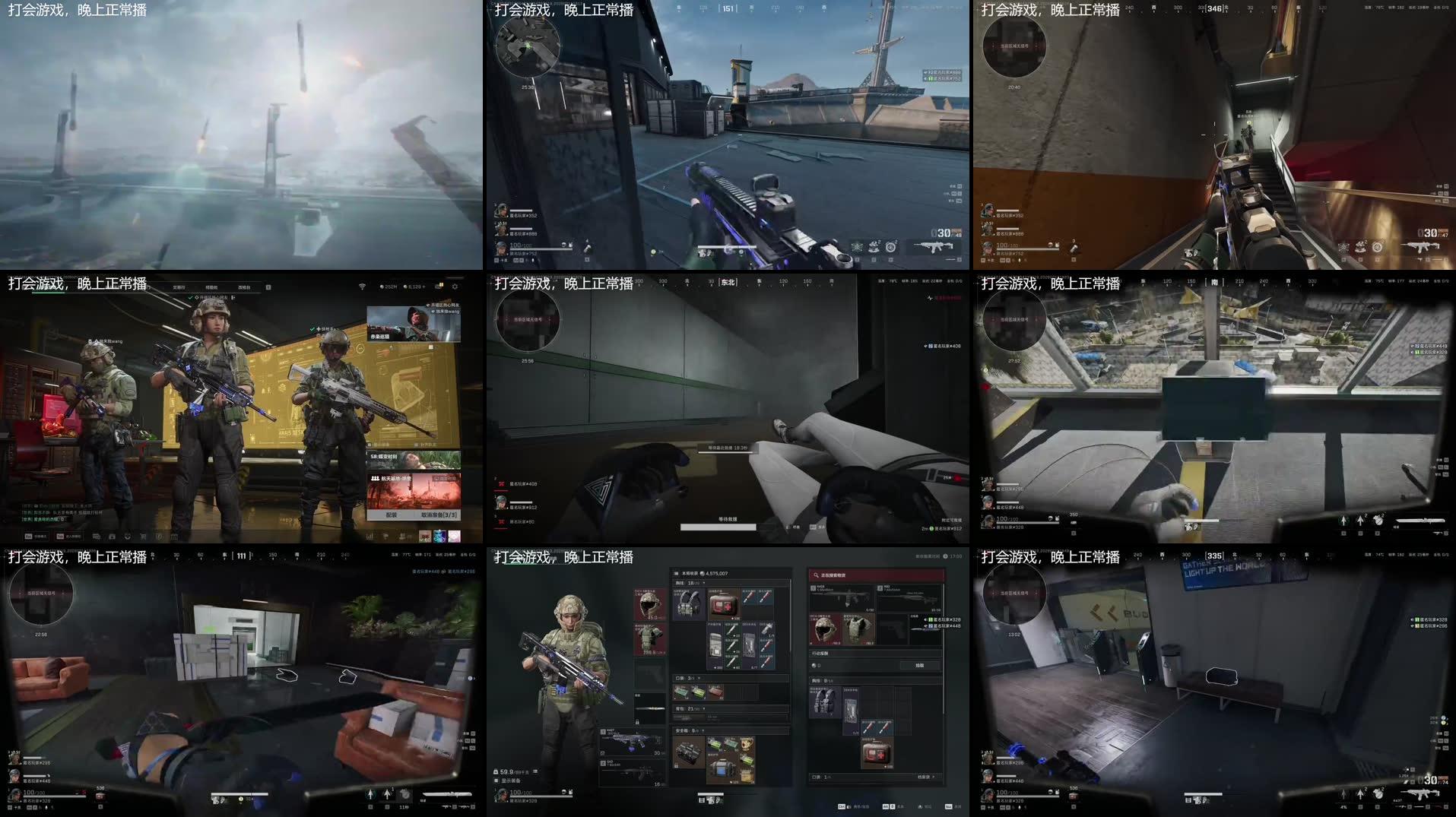Collapse the 背包 backpack inventory section

704,709
